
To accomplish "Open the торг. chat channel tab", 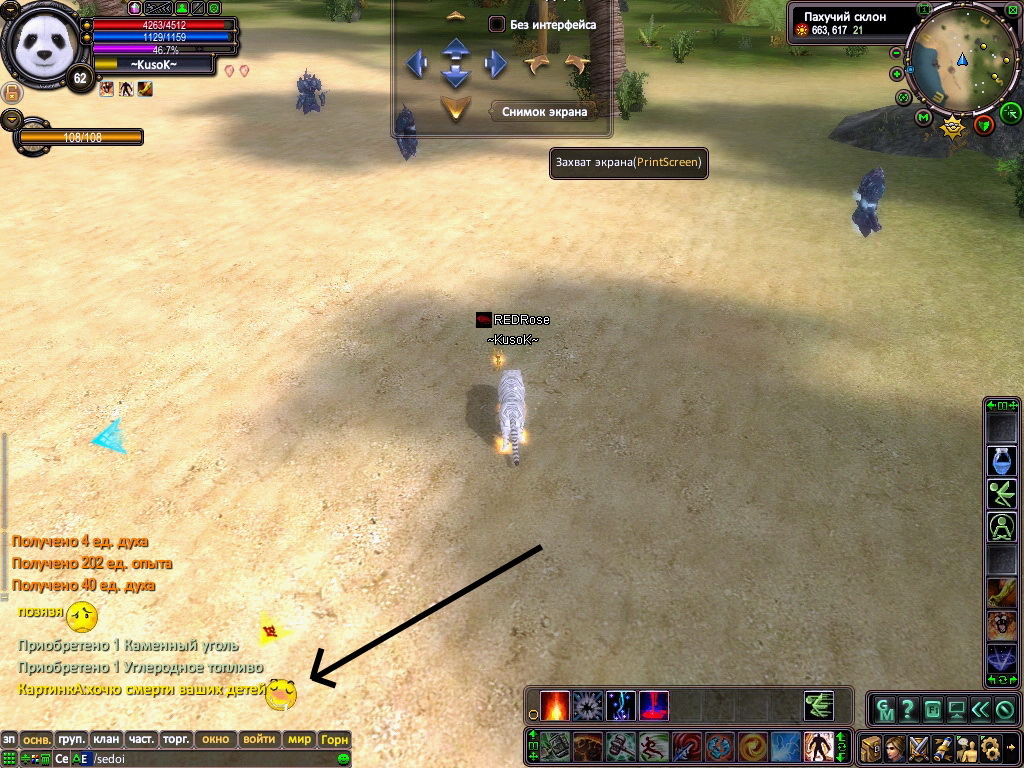I will click(177, 740).
